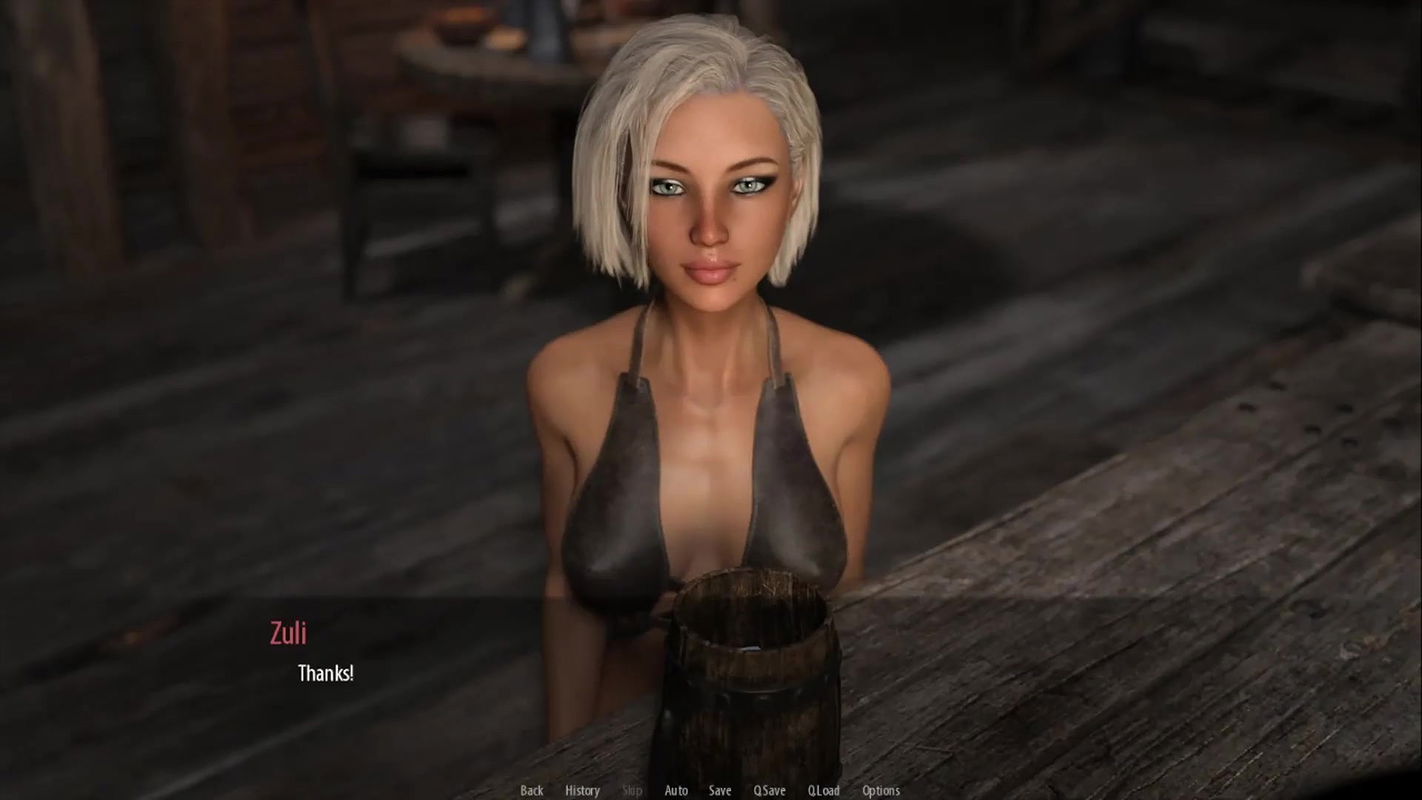Viewport: 1422px width, 800px height.
Task: Load the quick save with Q.Load
Action: coord(823,790)
